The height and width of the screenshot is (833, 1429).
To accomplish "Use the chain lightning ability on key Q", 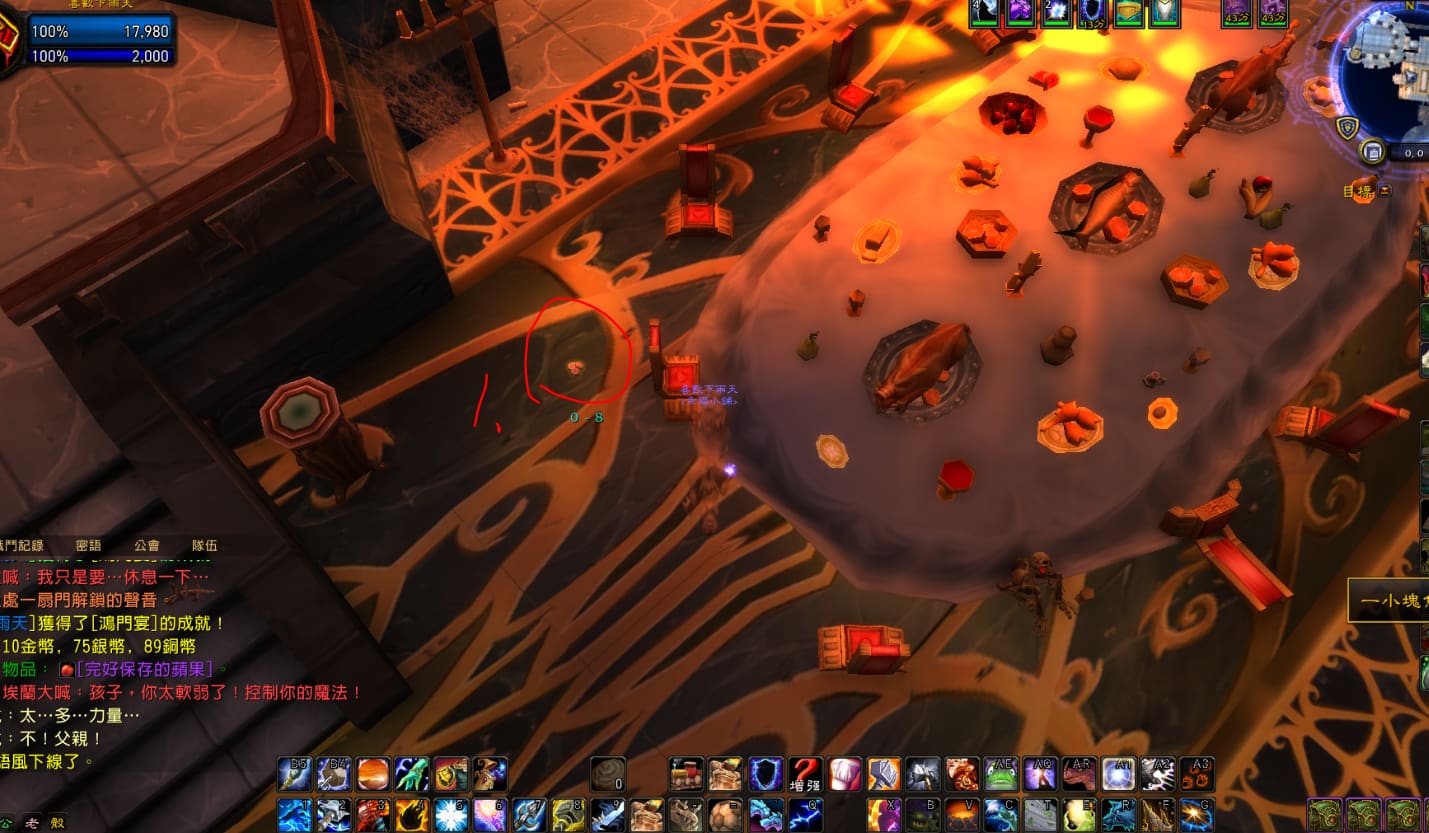I will 805,815.
